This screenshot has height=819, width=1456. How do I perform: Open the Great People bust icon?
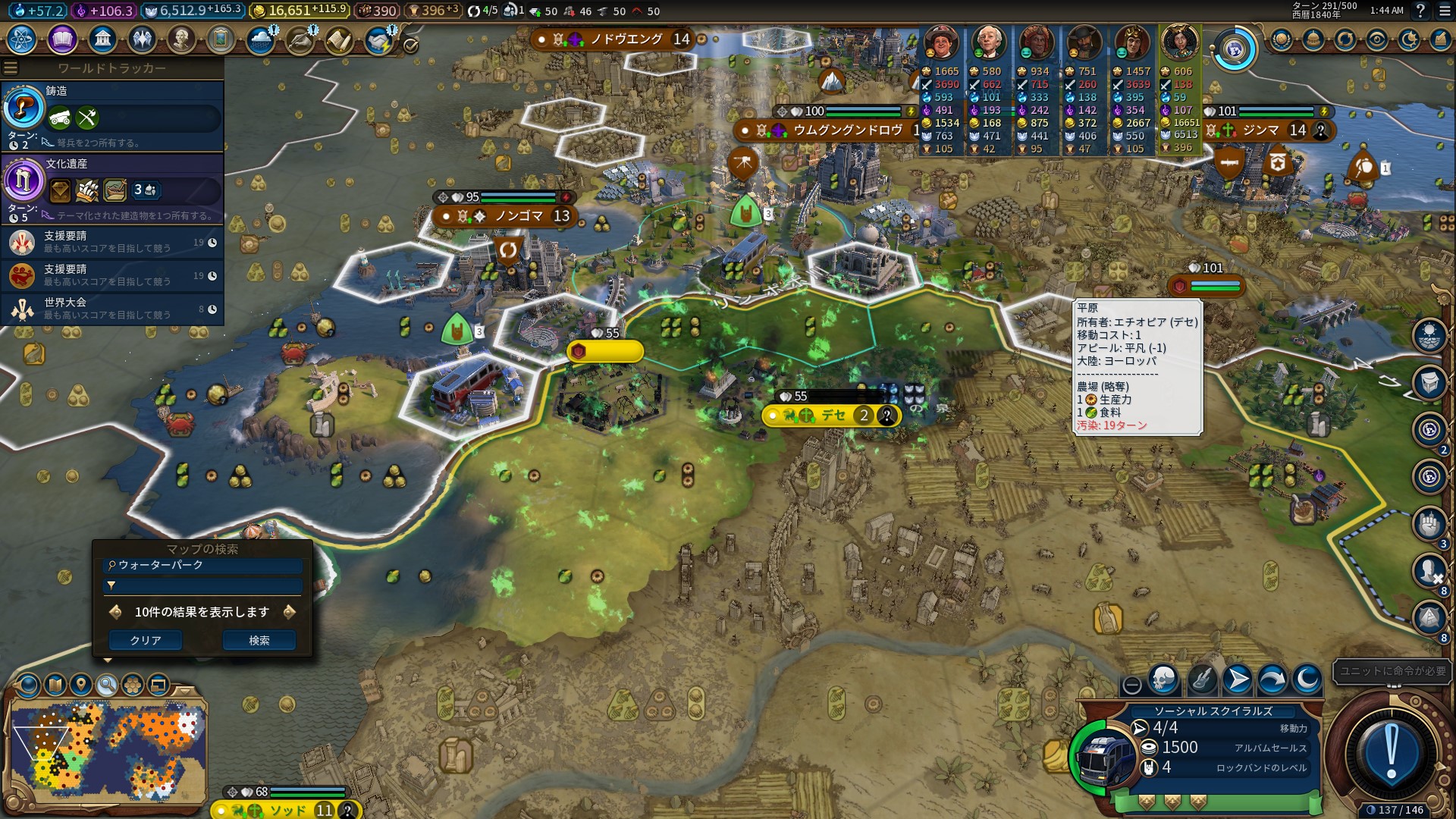pos(180,39)
